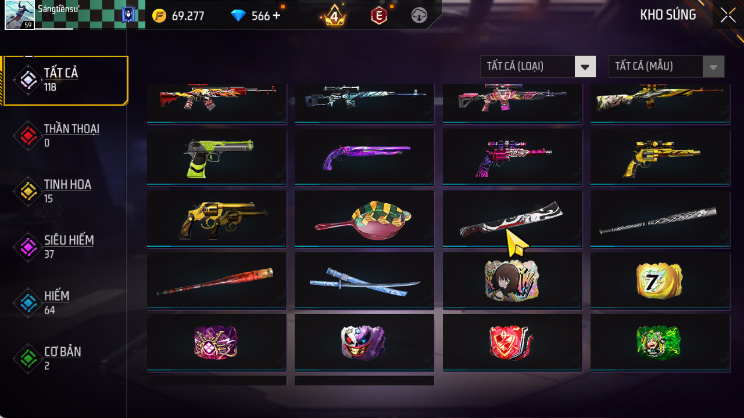Choose the CƠ BẢN tab
This screenshot has height=418, width=744.
click(x=65, y=357)
